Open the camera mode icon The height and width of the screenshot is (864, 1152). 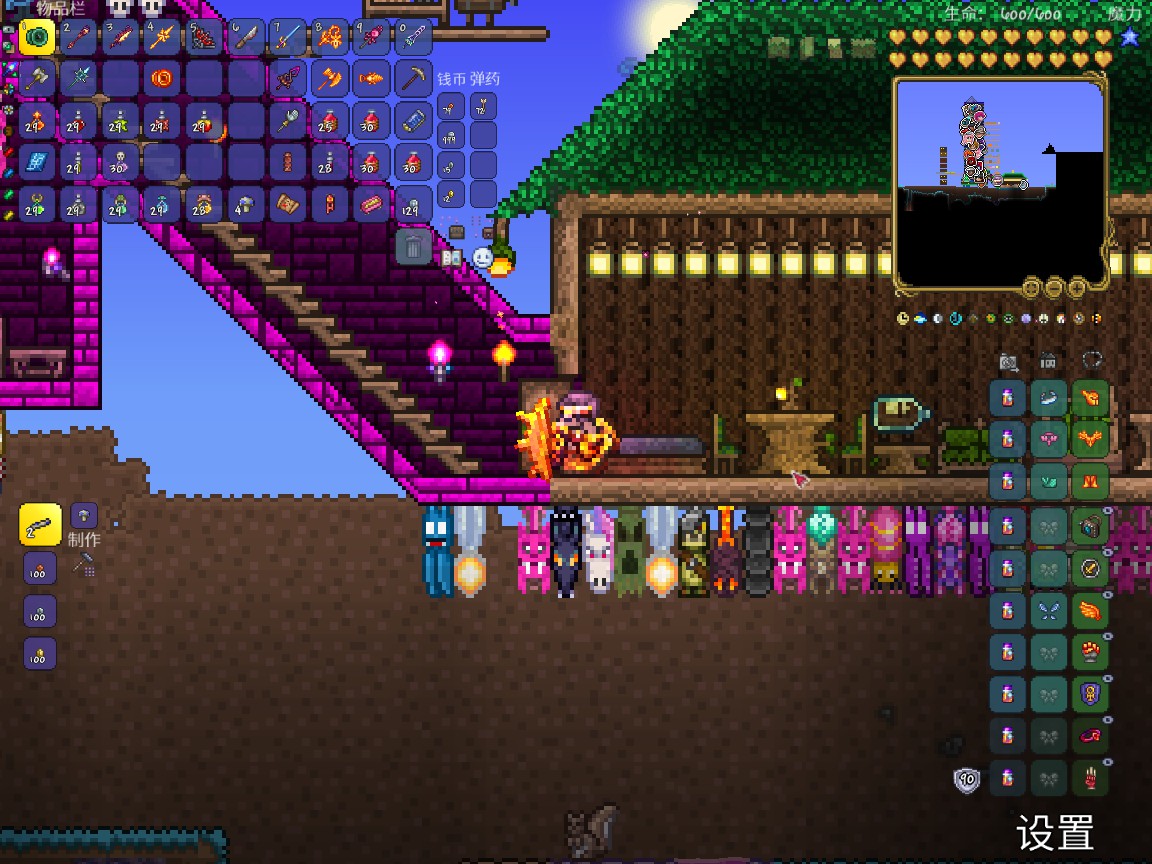pyautogui.click(x=1008, y=362)
